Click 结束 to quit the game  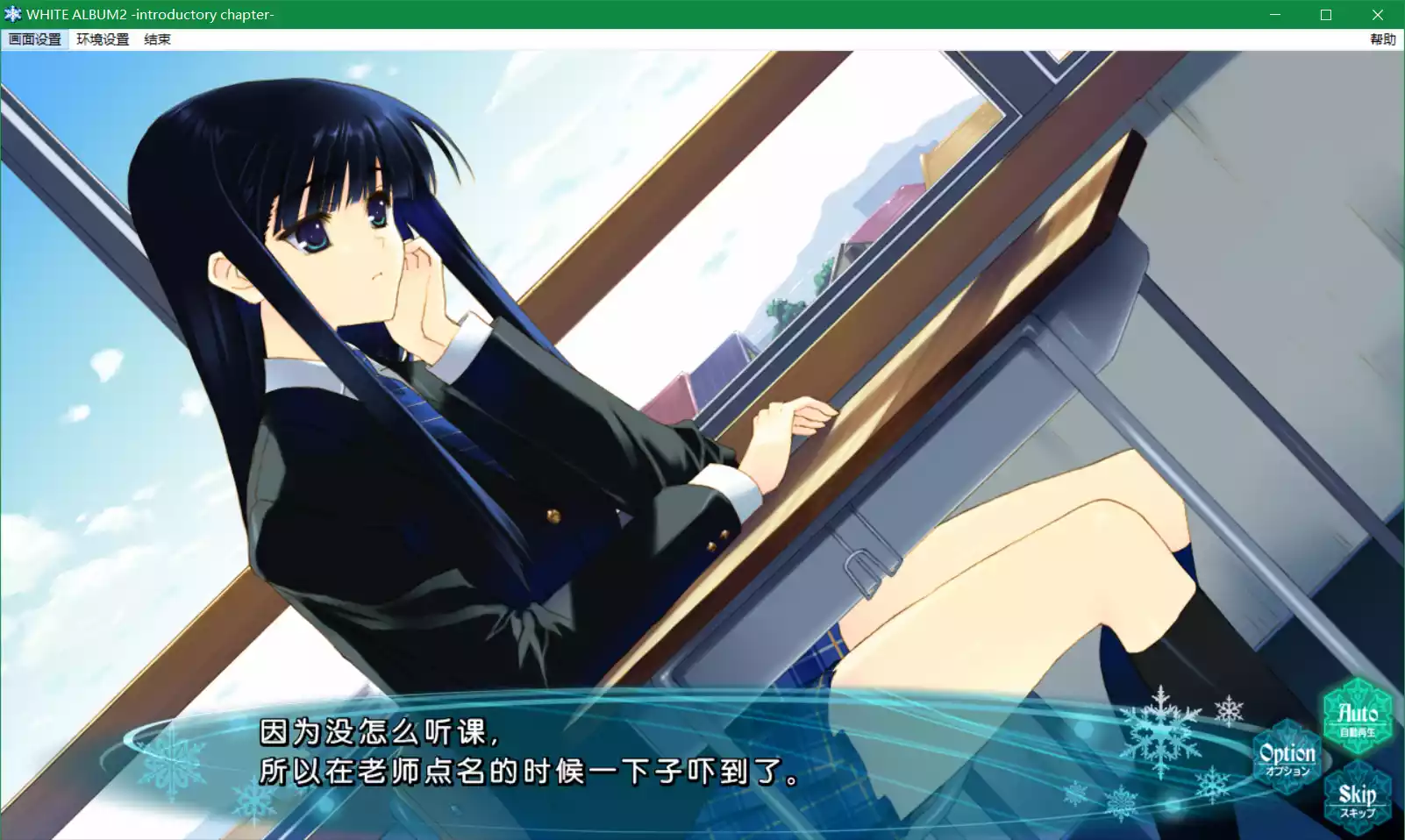[156, 39]
